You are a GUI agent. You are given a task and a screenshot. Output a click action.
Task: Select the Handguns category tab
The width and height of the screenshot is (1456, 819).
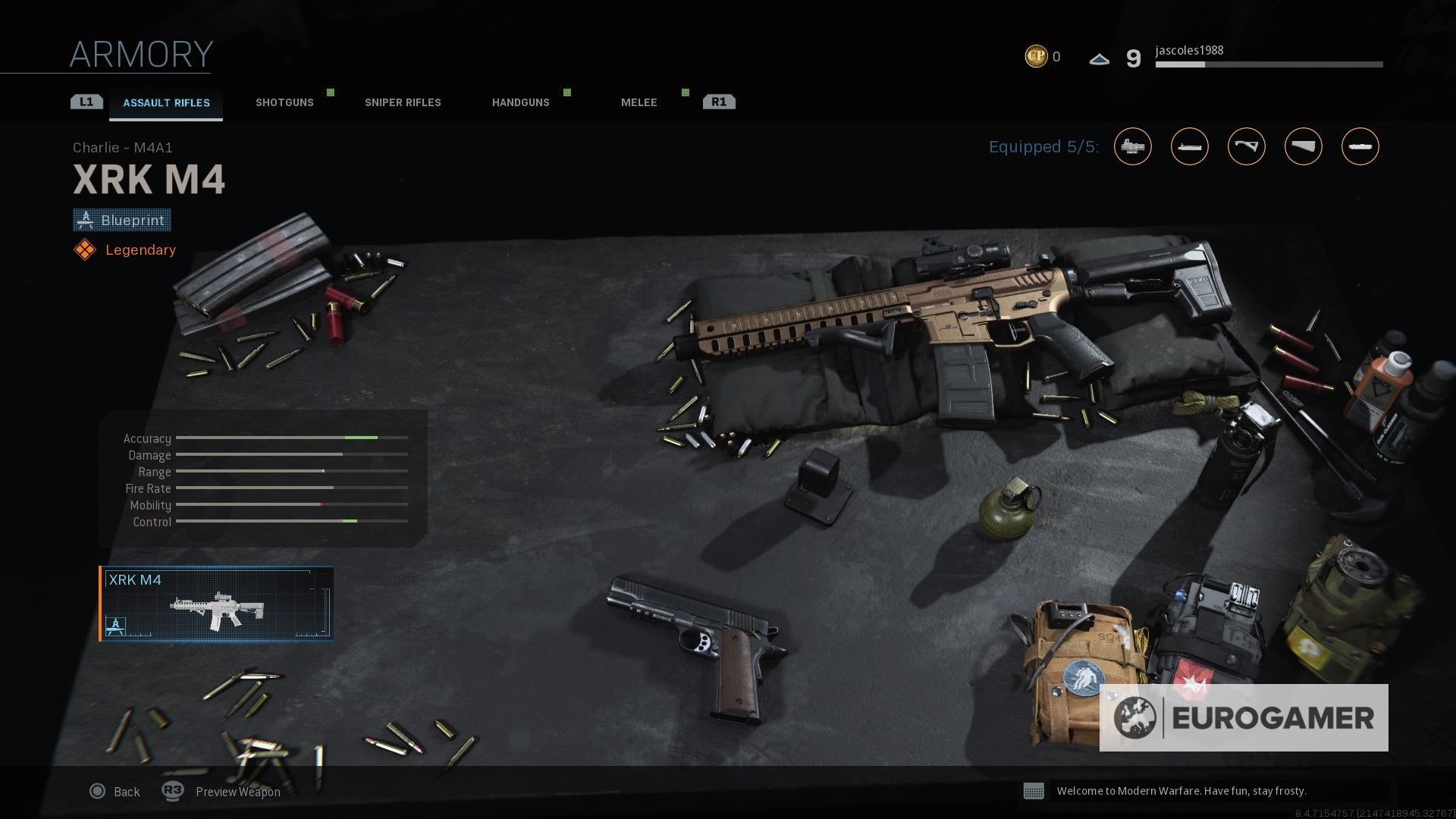tap(520, 102)
